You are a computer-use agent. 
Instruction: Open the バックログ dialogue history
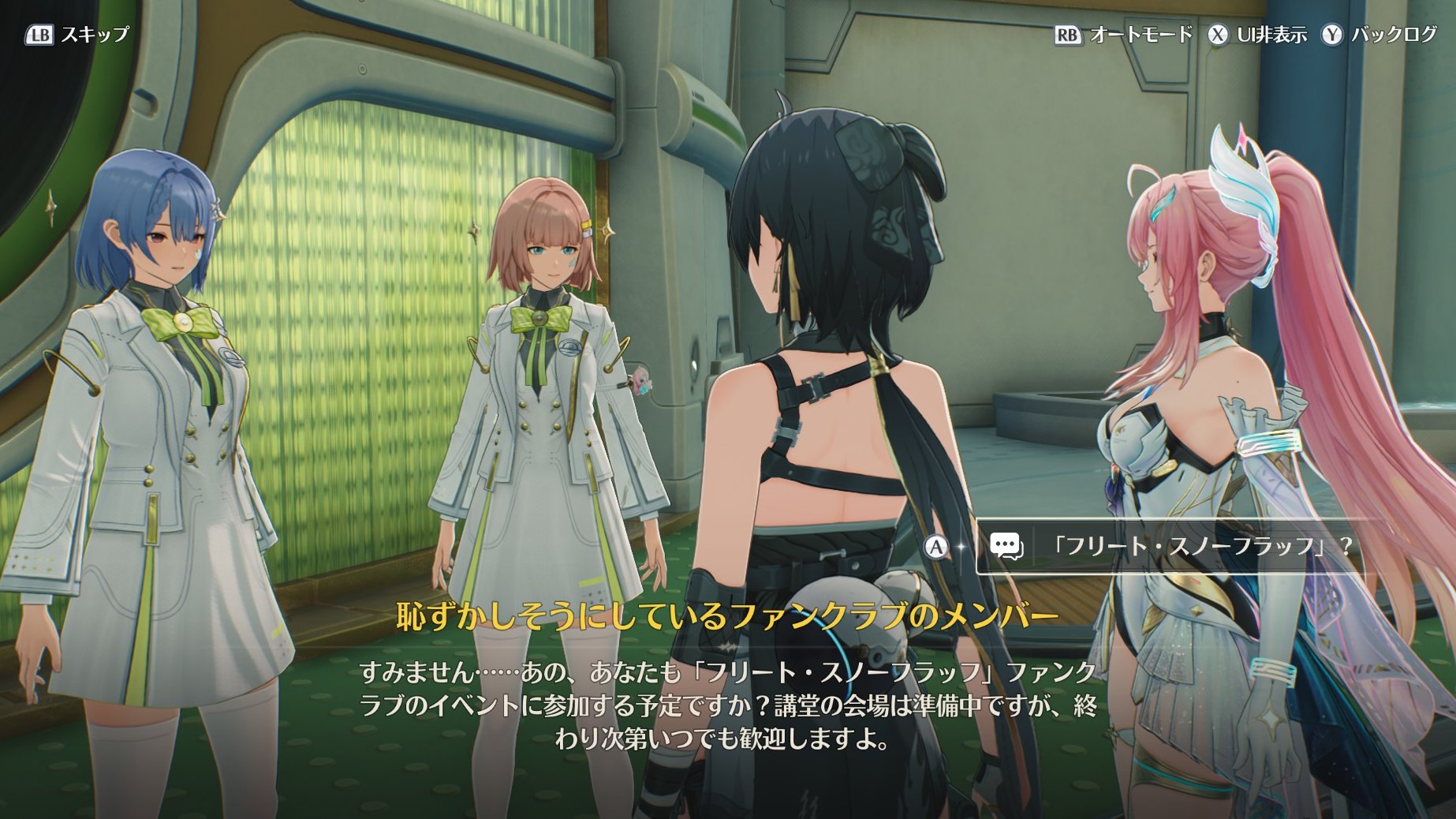point(1380,35)
